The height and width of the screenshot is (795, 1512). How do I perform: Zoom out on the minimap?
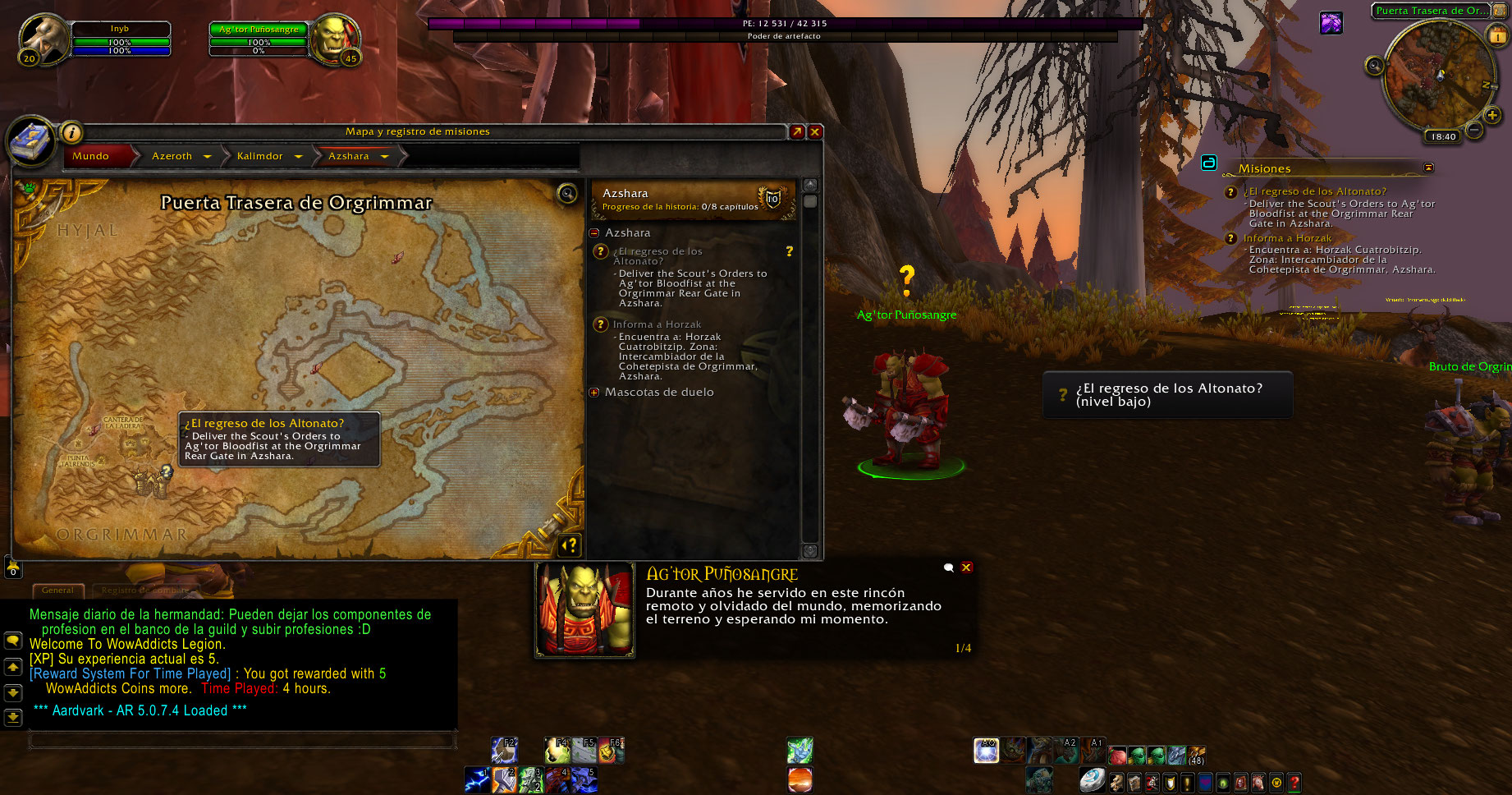click(1474, 130)
